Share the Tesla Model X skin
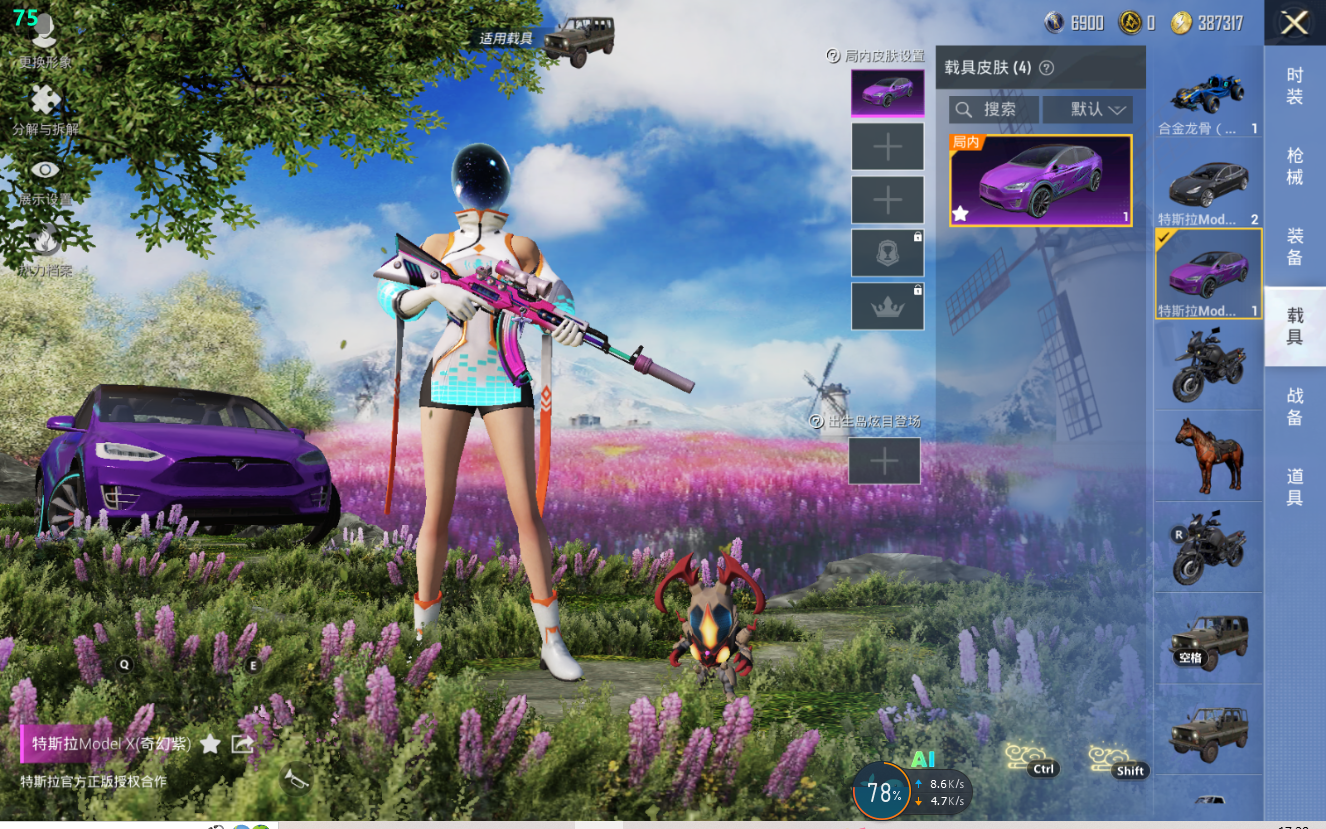This screenshot has height=829, width=1326. pyautogui.click(x=242, y=743)
